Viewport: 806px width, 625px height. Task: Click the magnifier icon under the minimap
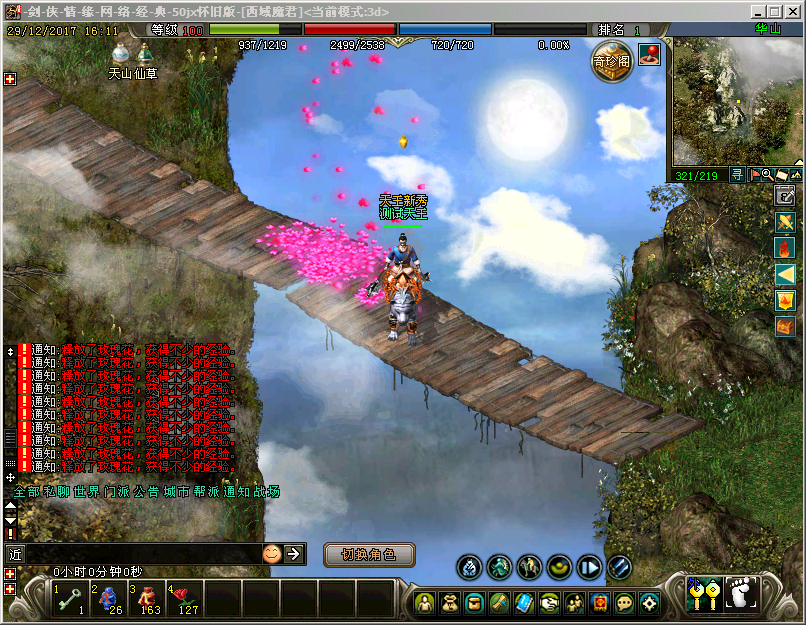tap(767, 175)
